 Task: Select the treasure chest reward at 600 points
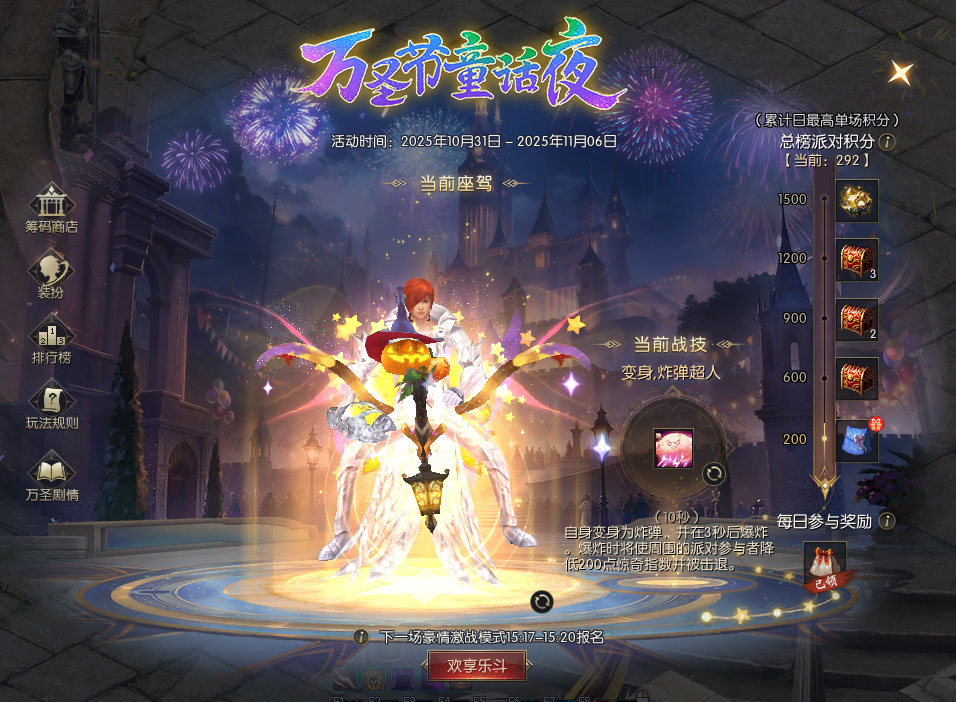[x=857, y=378]
